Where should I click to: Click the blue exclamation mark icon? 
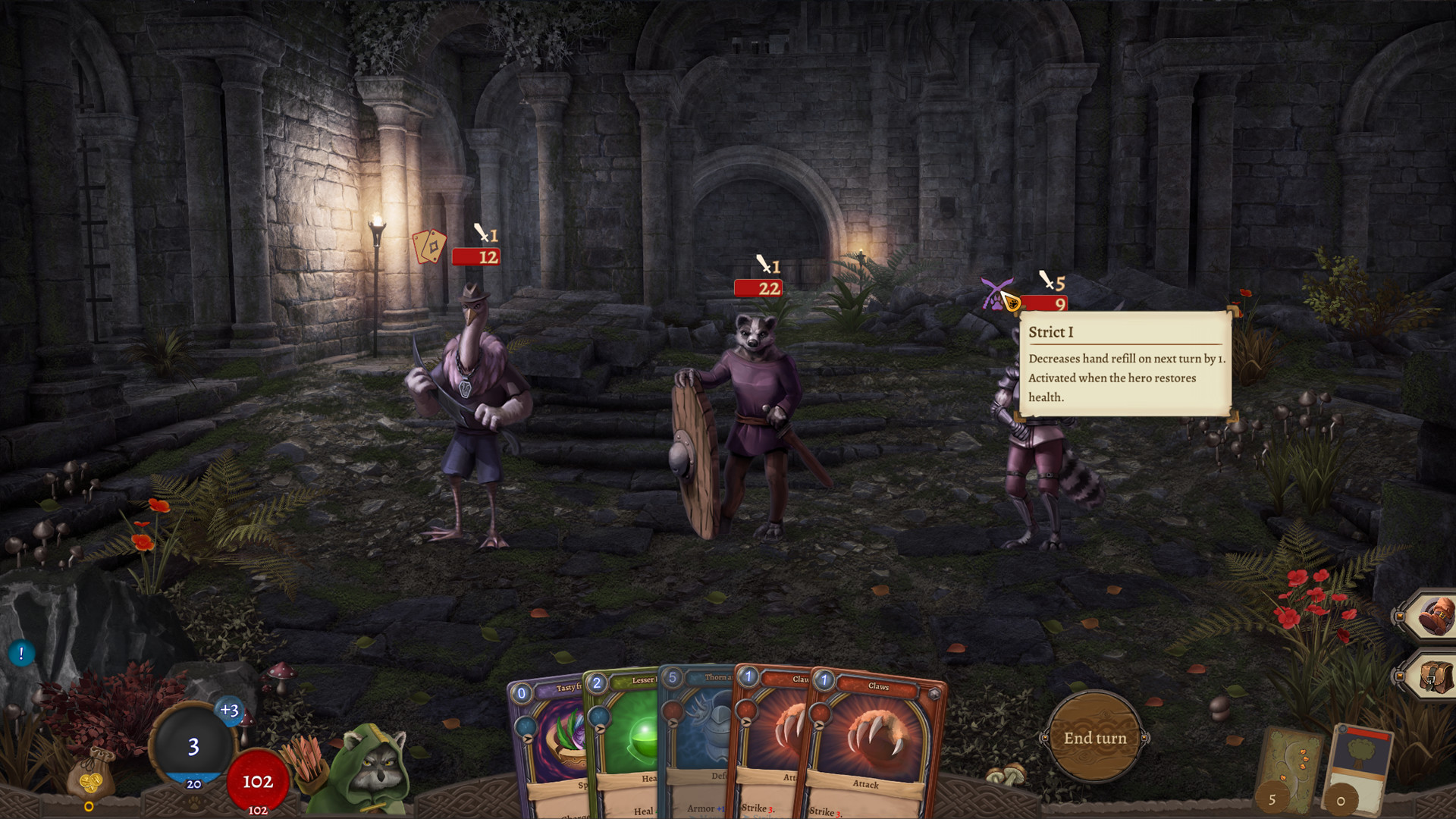[21, 653]
